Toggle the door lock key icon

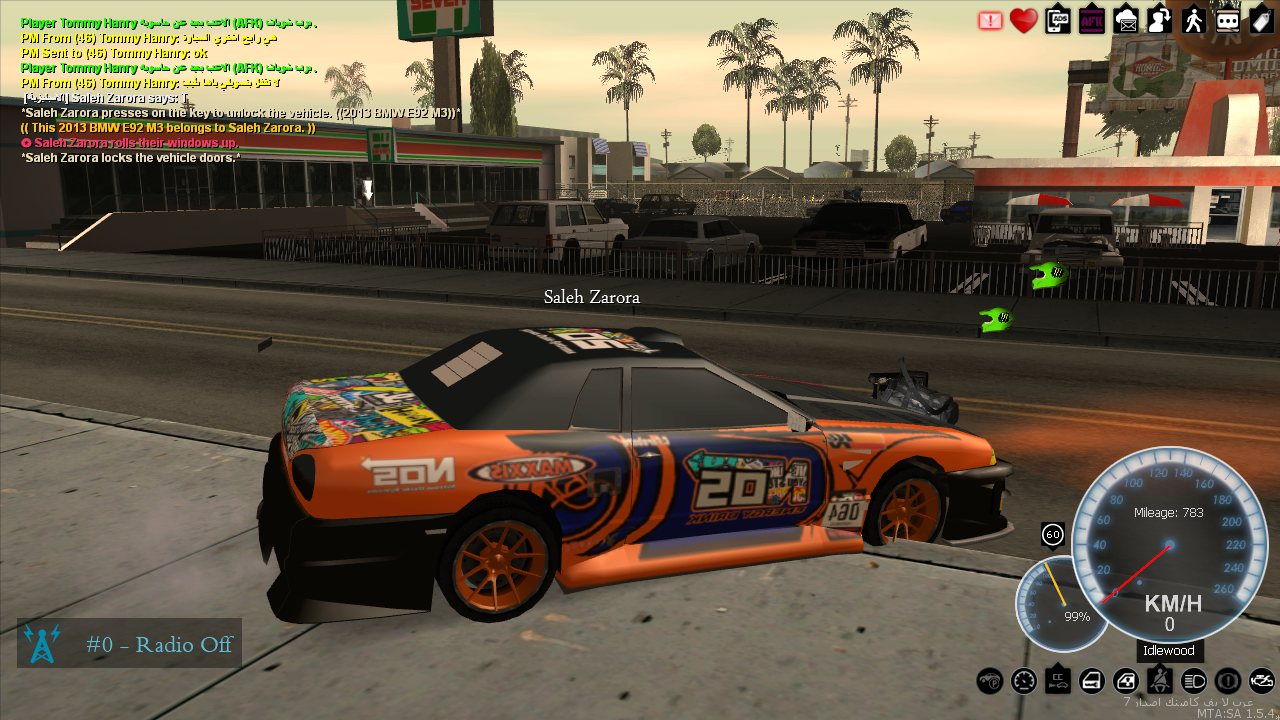point(1092,681)
